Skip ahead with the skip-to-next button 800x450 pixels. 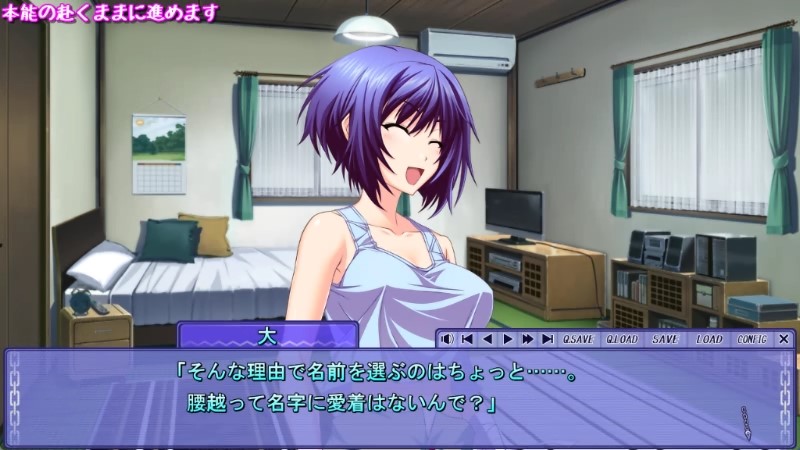point(547,339)
